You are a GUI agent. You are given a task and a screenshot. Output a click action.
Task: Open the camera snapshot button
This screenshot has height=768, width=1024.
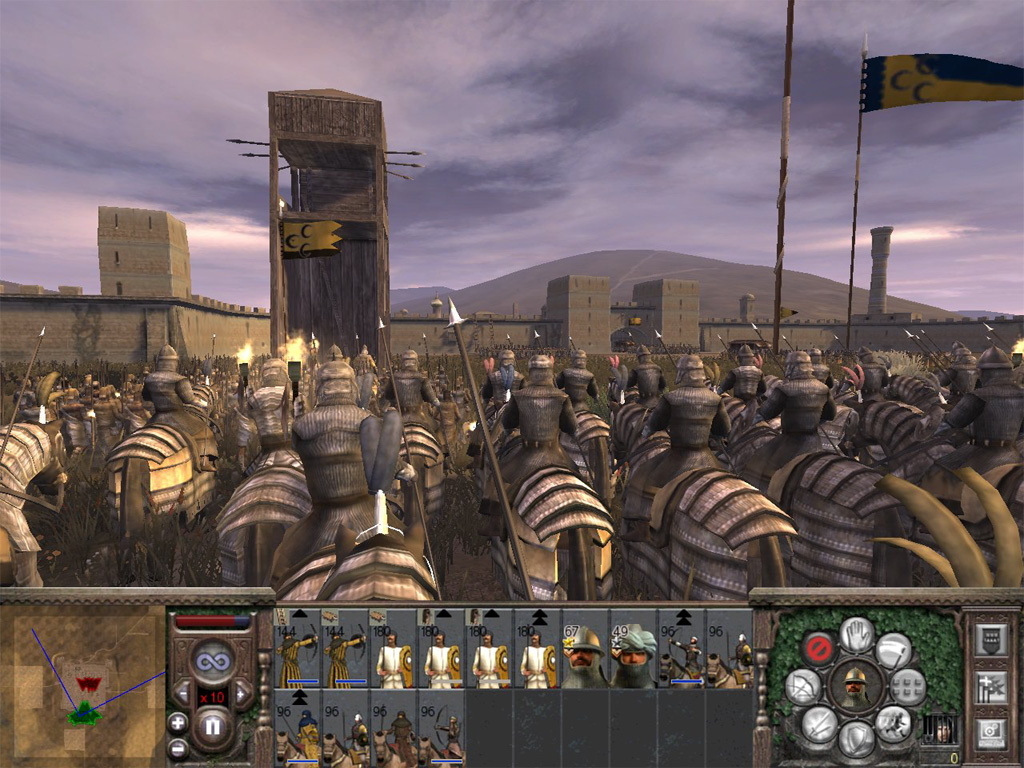click(990, 731)
